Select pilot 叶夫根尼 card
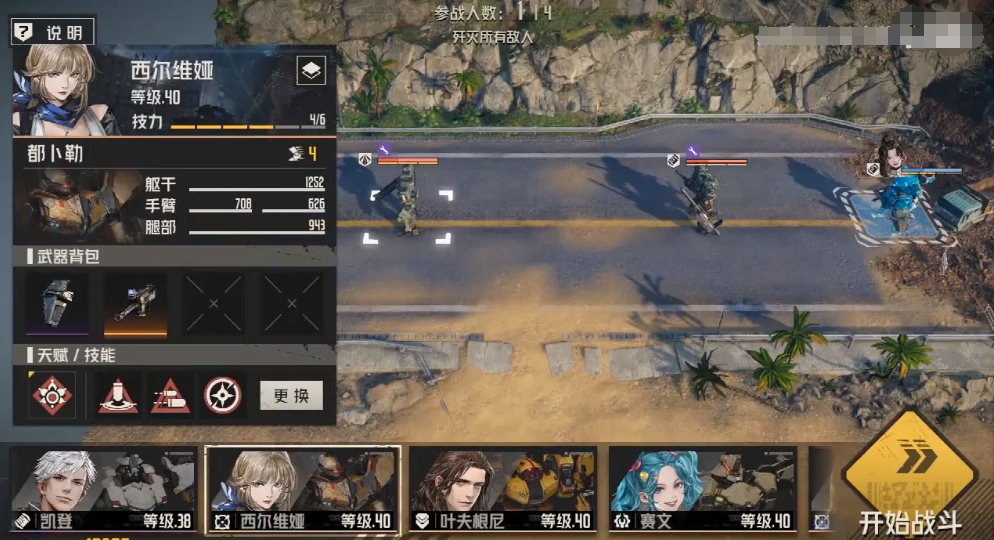994x540 pixels. pos(503,489)
